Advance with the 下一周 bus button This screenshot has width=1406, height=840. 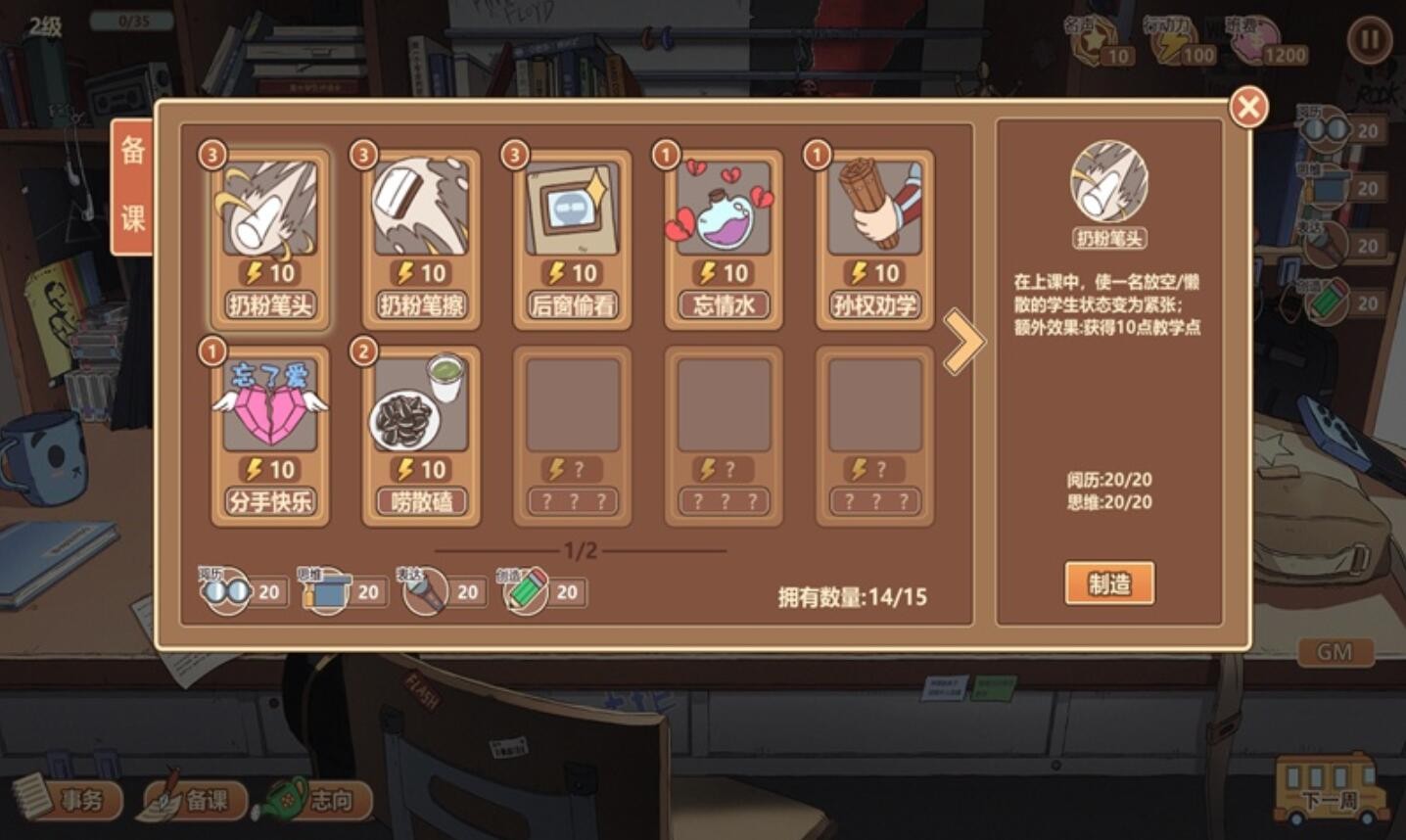[x=1327, y=789]
